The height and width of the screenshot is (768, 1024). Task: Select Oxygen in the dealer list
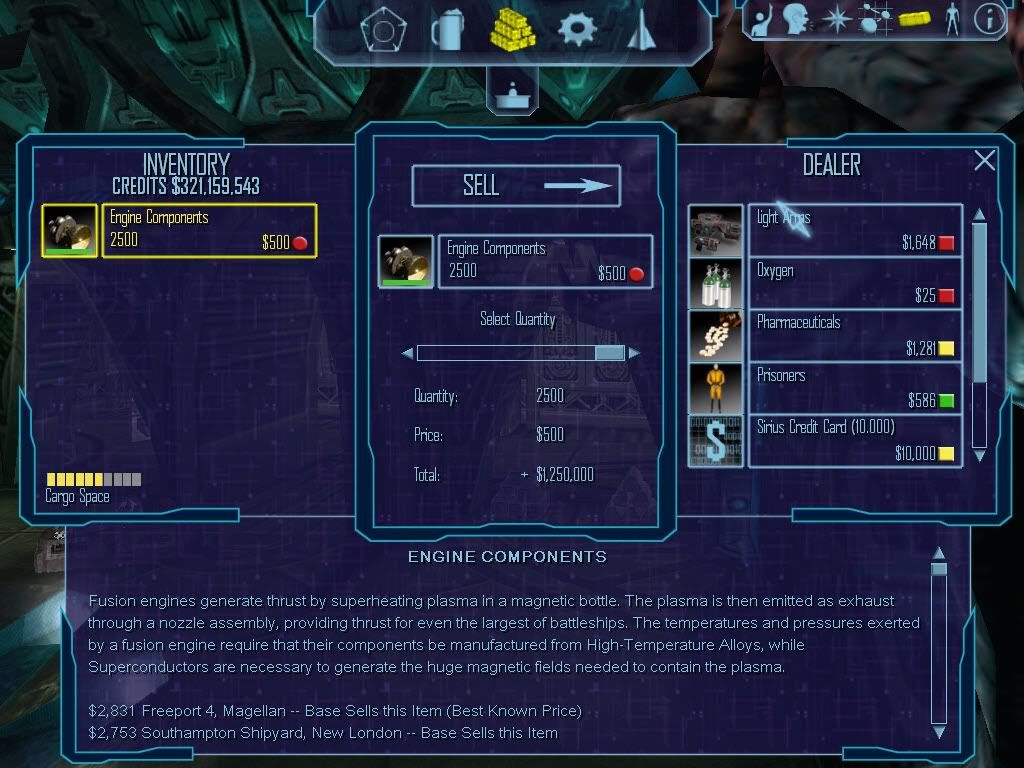coord(854,283)
